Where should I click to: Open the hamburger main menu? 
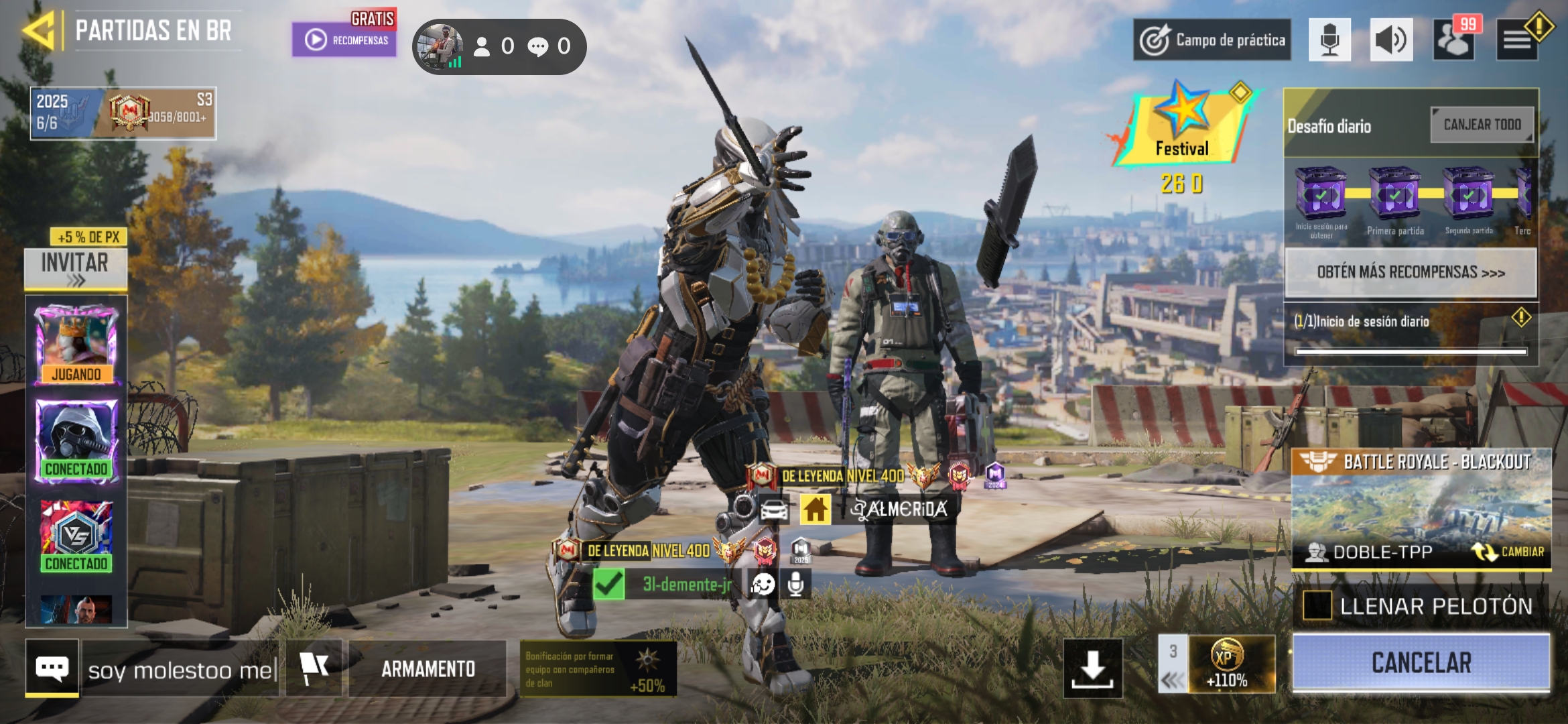point(1517,40)
